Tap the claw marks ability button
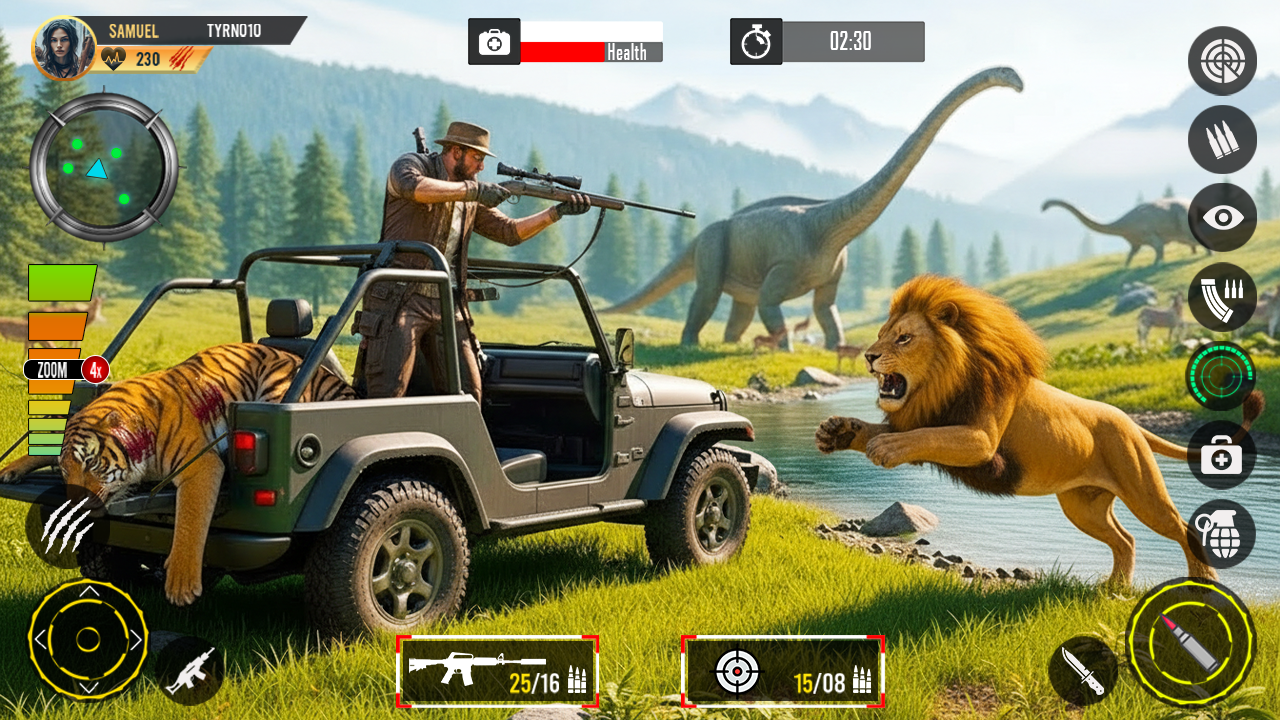 tap(68, 525)
